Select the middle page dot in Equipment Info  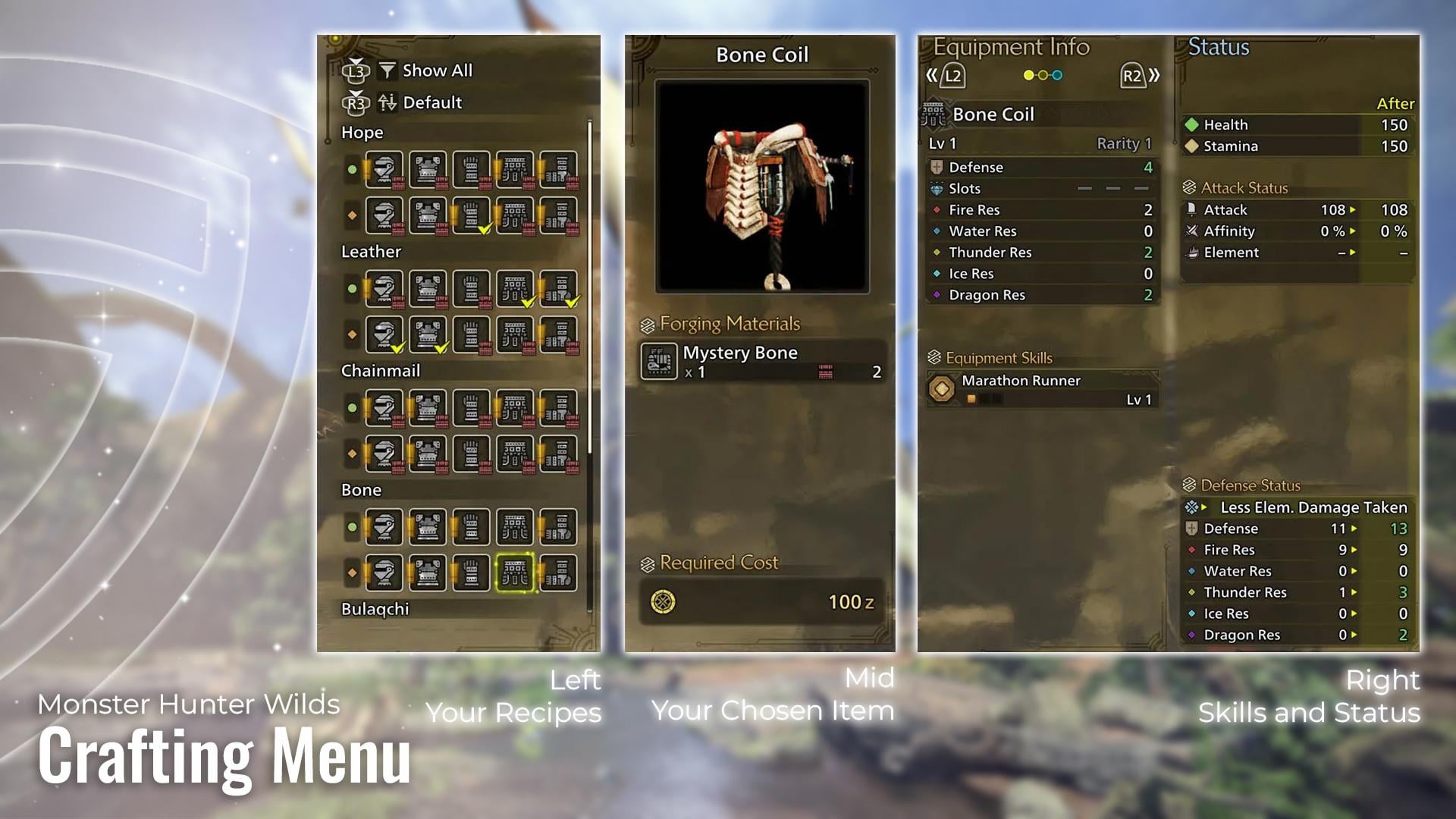pyautogui.click(x=1042, y=76)
